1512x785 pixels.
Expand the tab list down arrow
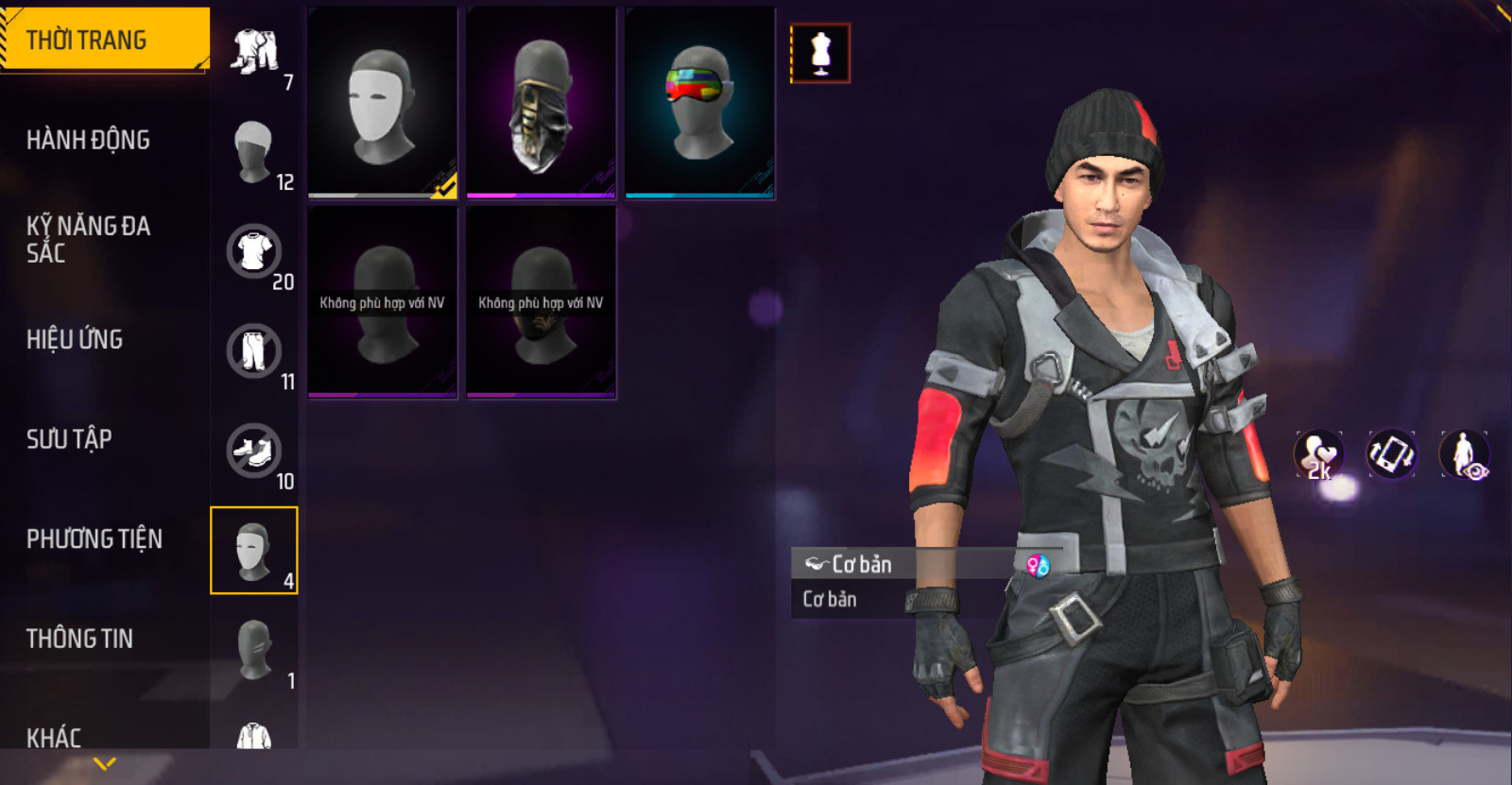tap(105, 762)
